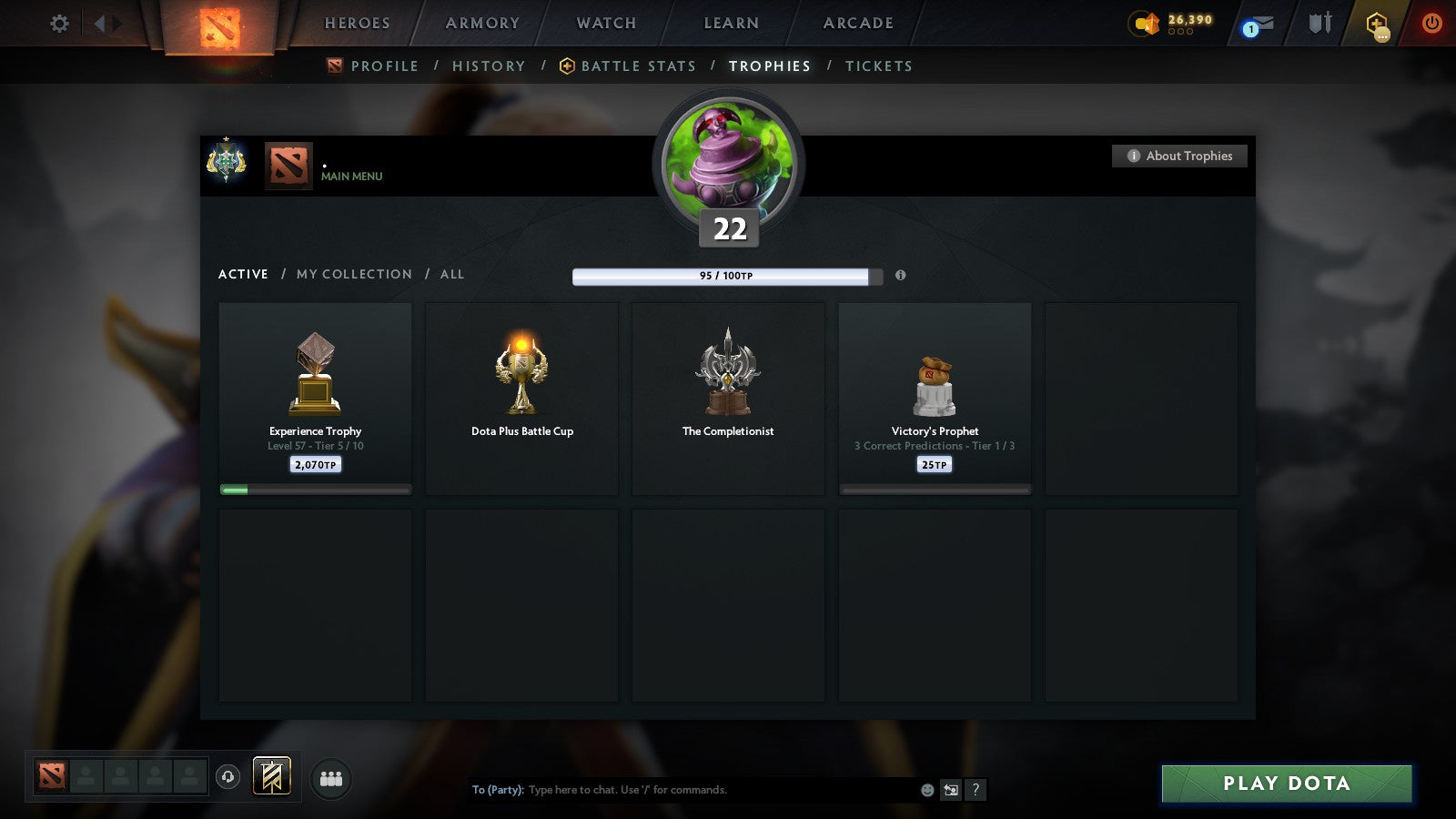Switch to the TICKETS tab
Screen dimensions: 1456x819
pos(879,66)
